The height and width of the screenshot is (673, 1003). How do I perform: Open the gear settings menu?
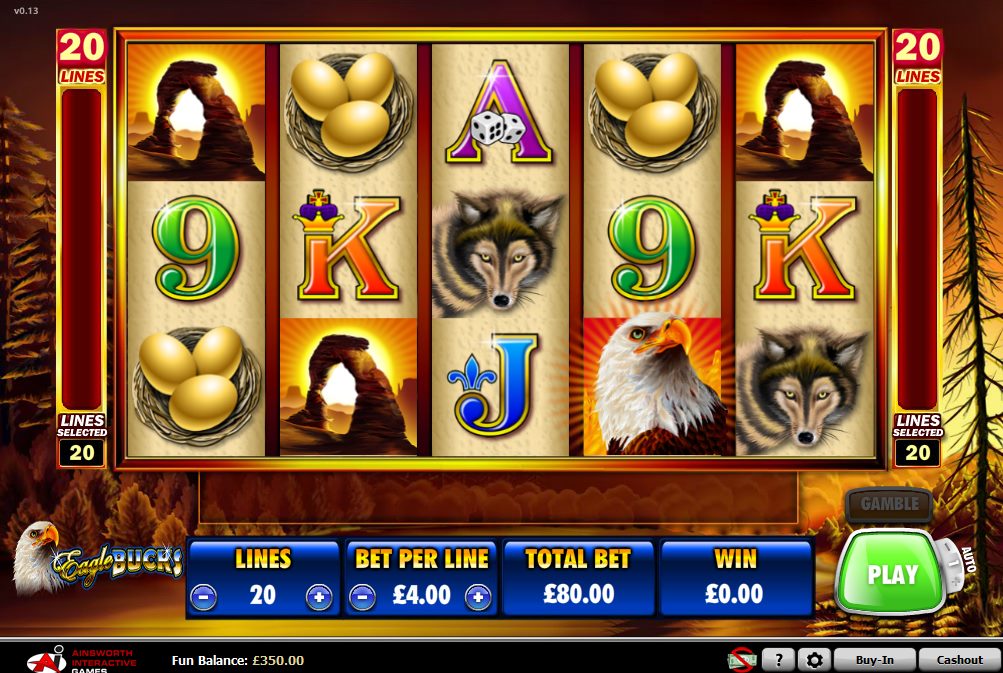point(814,660)
